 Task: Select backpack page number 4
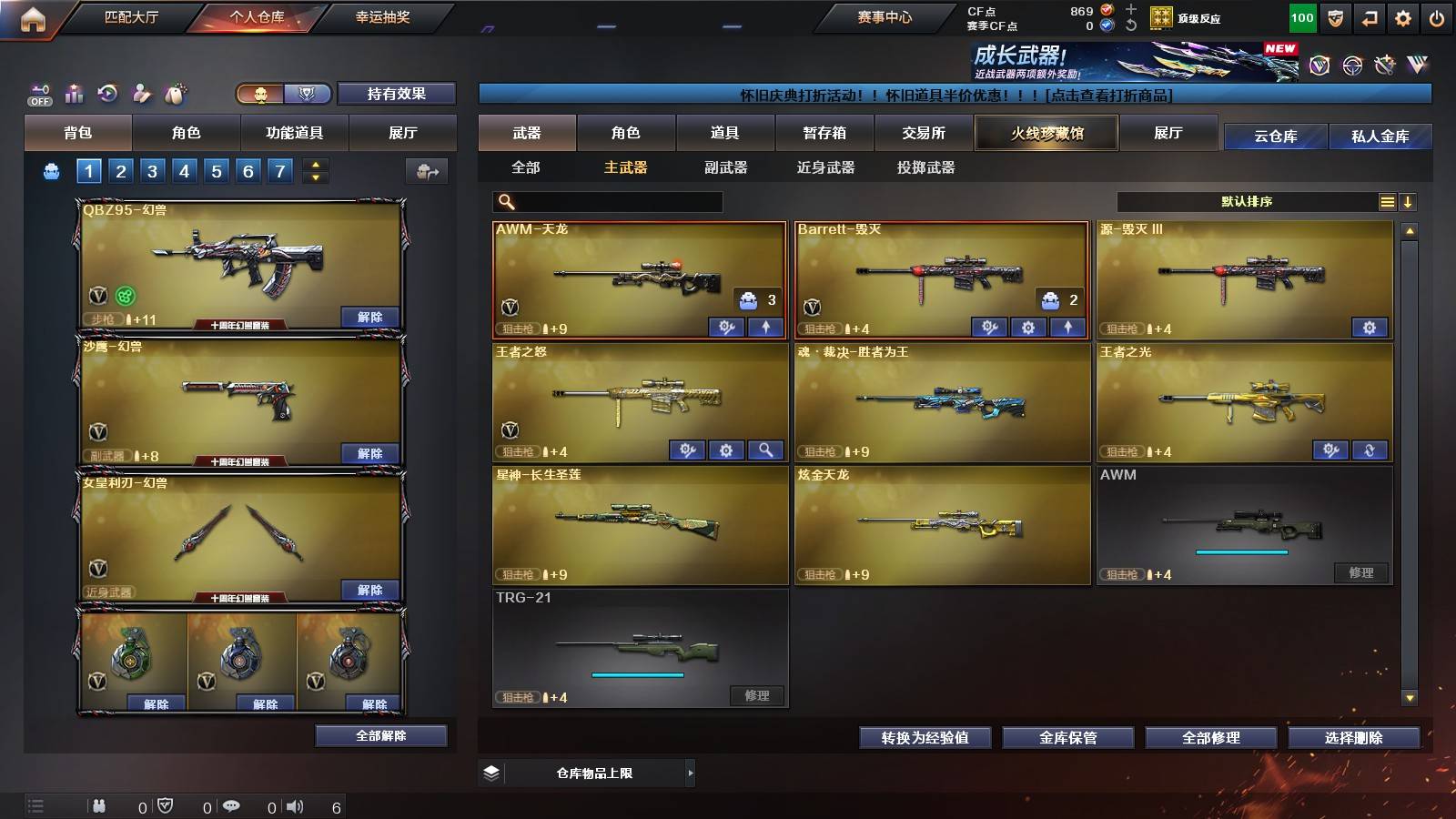[185, 170]
